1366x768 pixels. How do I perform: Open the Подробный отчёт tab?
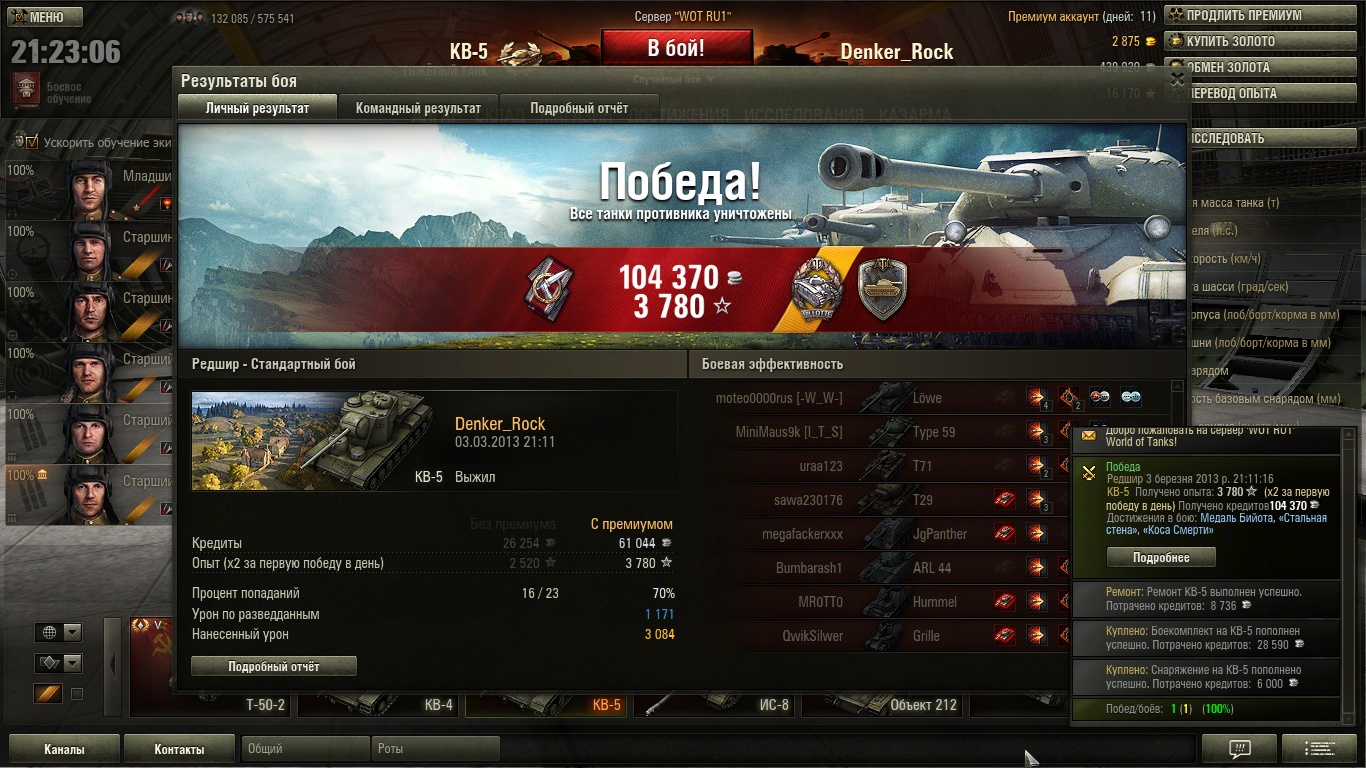pyautogui.click(x=579, y=108)
